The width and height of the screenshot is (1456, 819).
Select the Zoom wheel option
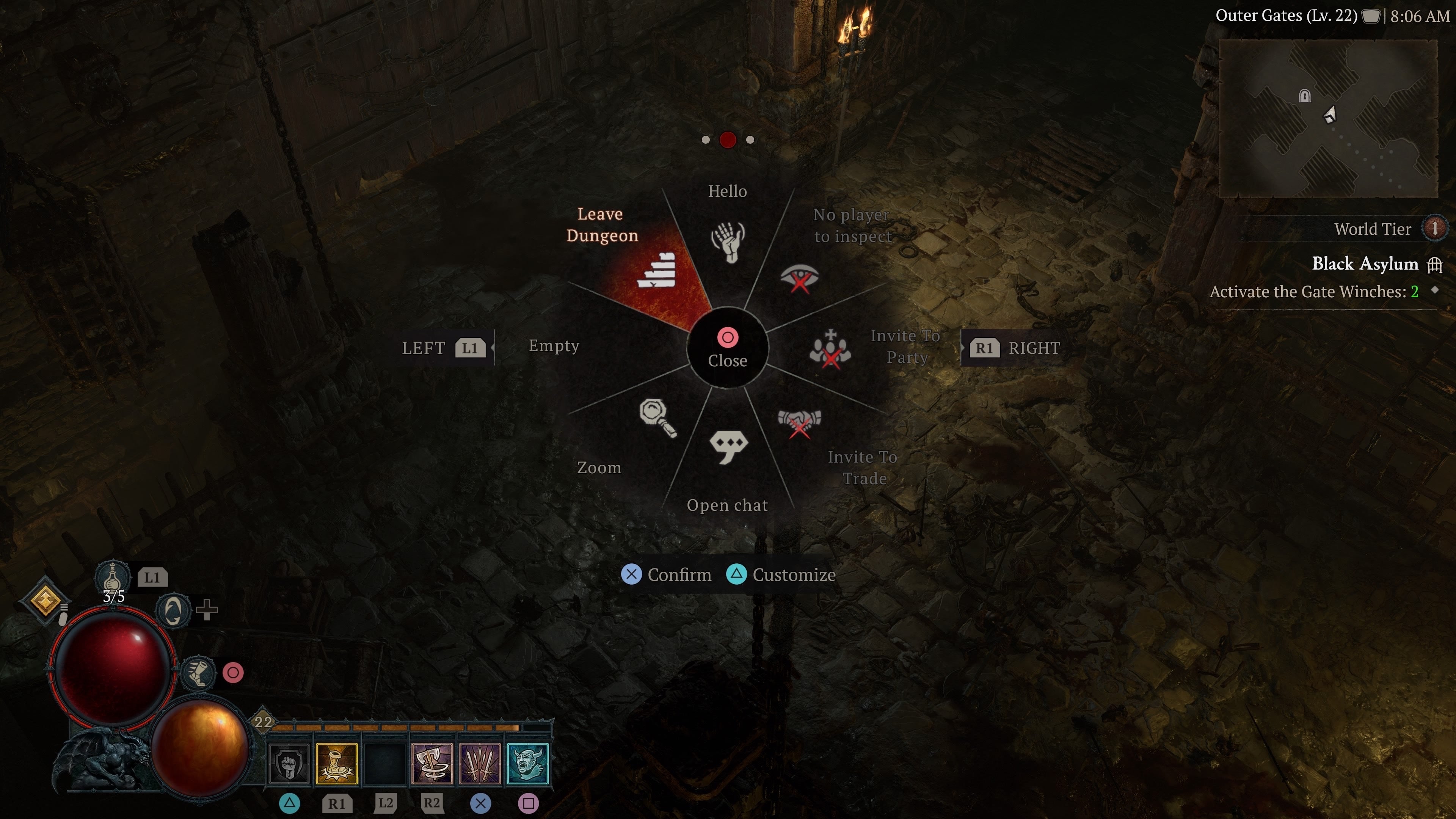click(657, 418)
